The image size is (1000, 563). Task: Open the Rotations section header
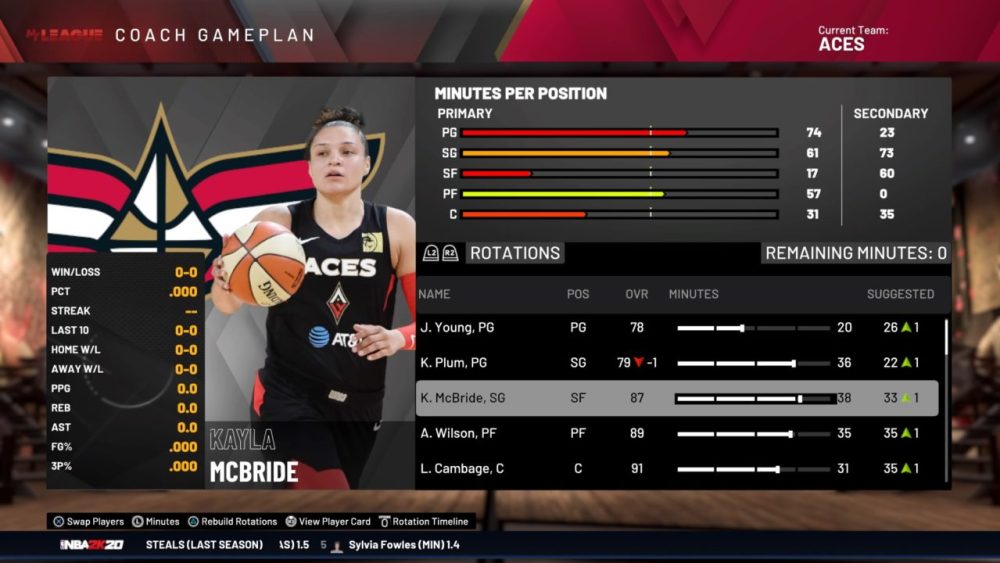514,253
